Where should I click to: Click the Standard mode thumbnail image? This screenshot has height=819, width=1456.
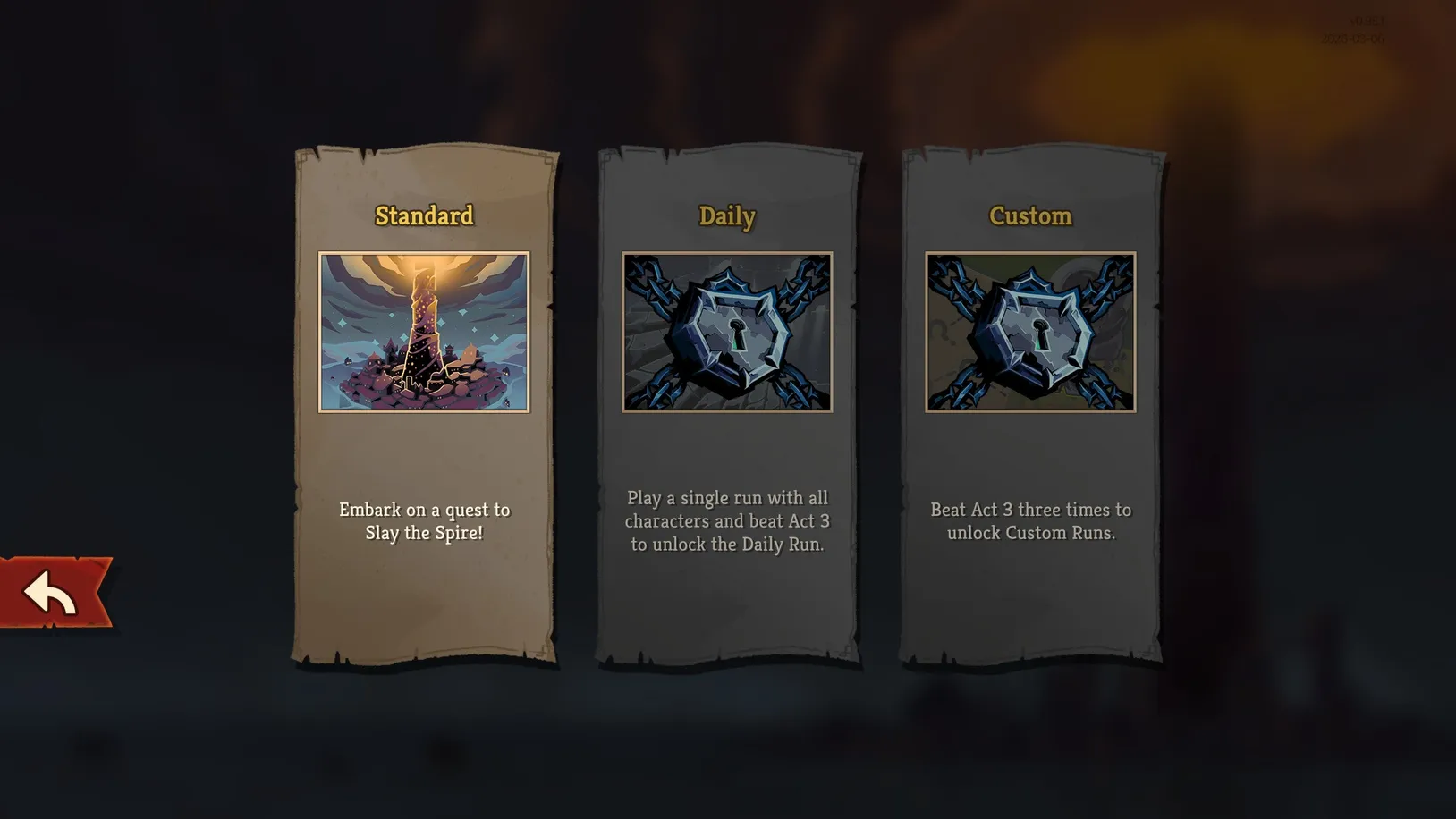[x=424, y=331]
